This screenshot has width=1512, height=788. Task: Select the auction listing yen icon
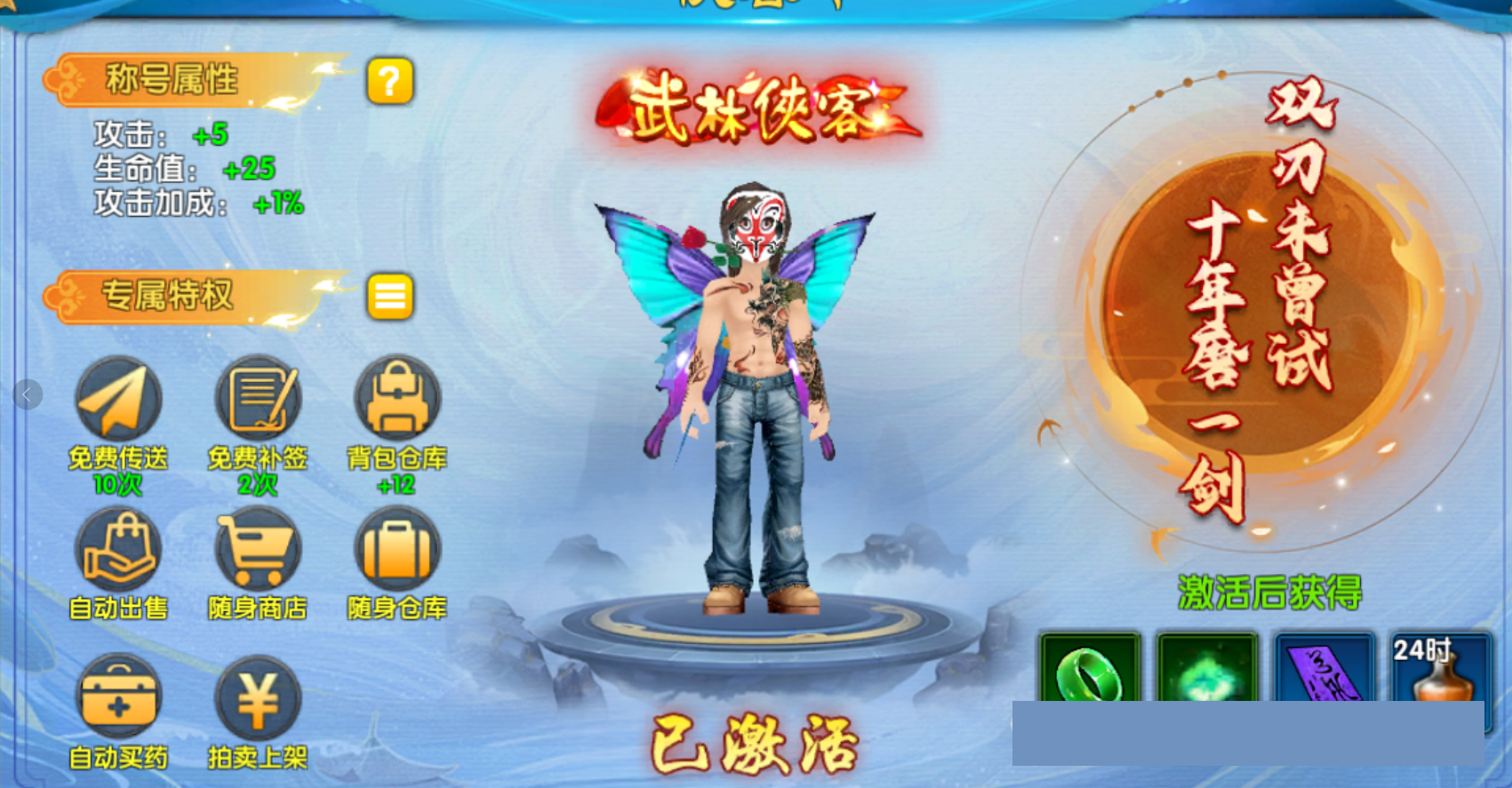click(x=258, y=699)
